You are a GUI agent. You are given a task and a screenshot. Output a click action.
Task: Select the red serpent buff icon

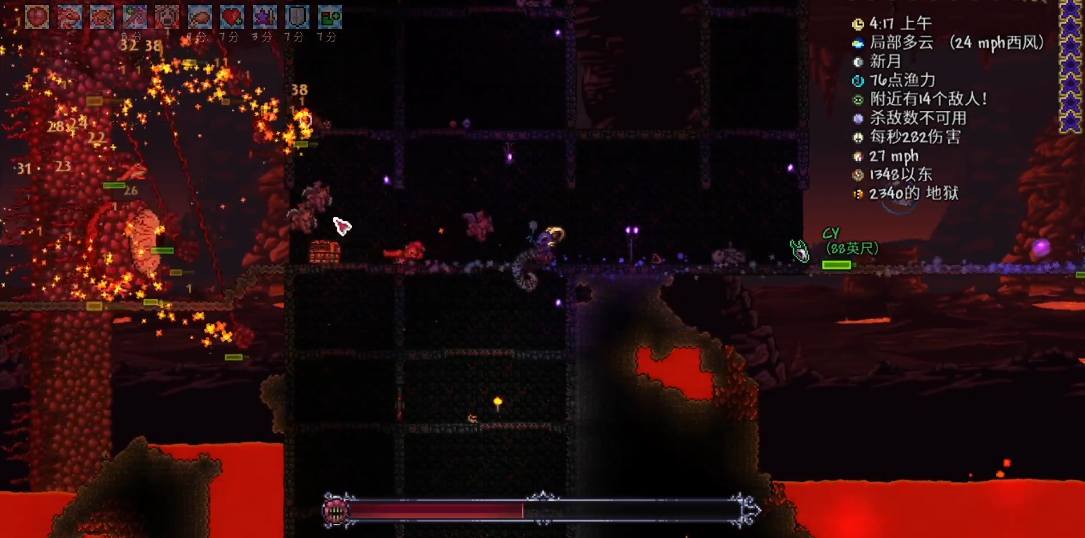(x=69, y=16)
